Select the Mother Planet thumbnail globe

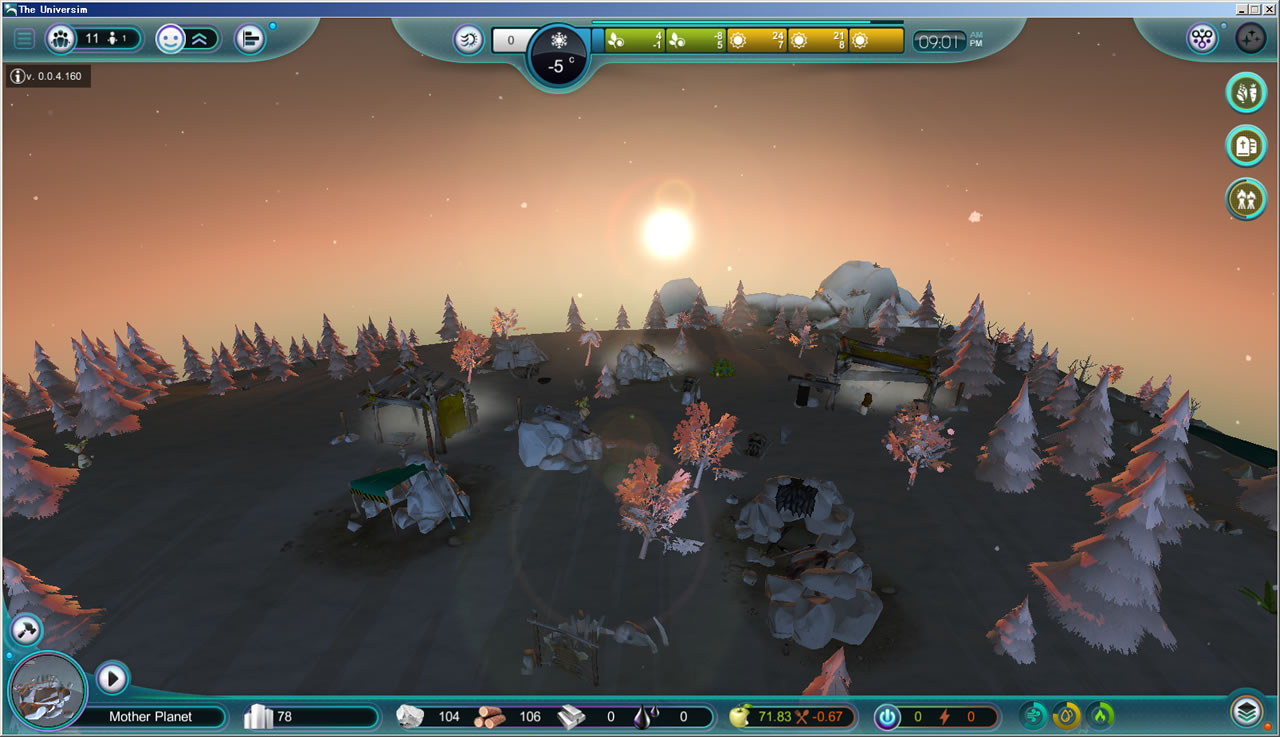[47, 690]
